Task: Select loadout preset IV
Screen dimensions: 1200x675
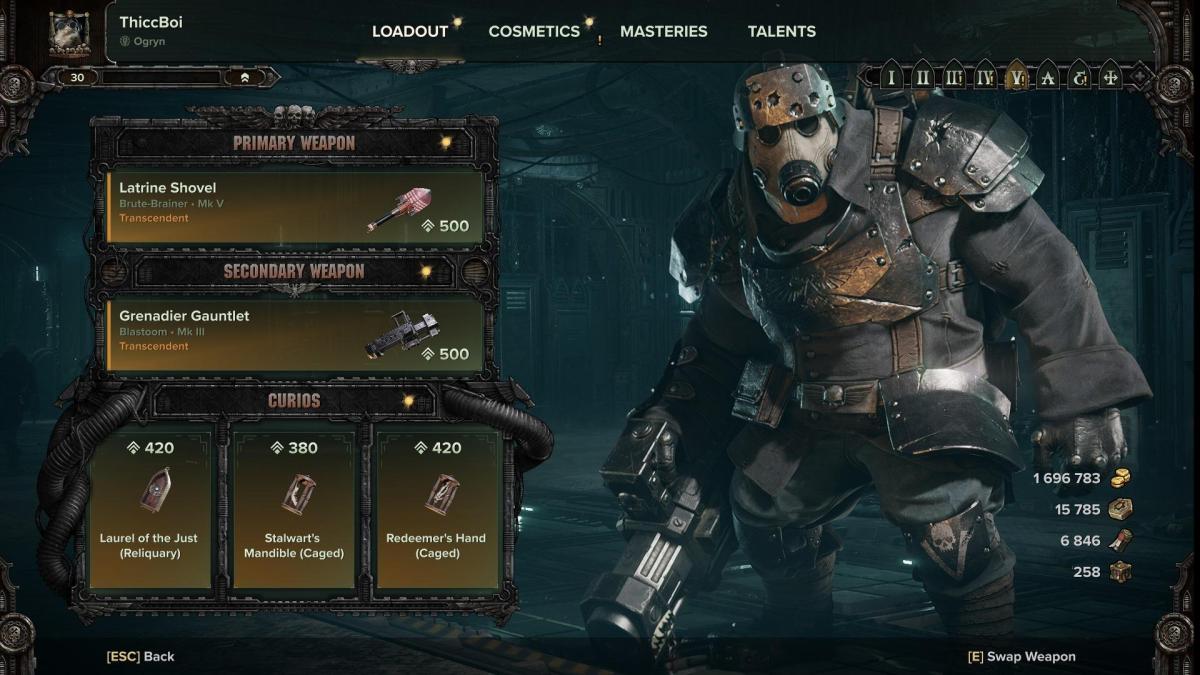Action: point(985,77)
